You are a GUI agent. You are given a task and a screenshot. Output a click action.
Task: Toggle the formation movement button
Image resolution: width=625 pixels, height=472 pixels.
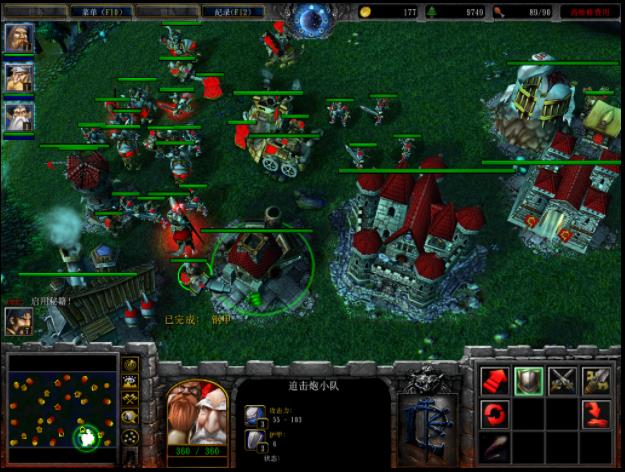click(131, 438)
